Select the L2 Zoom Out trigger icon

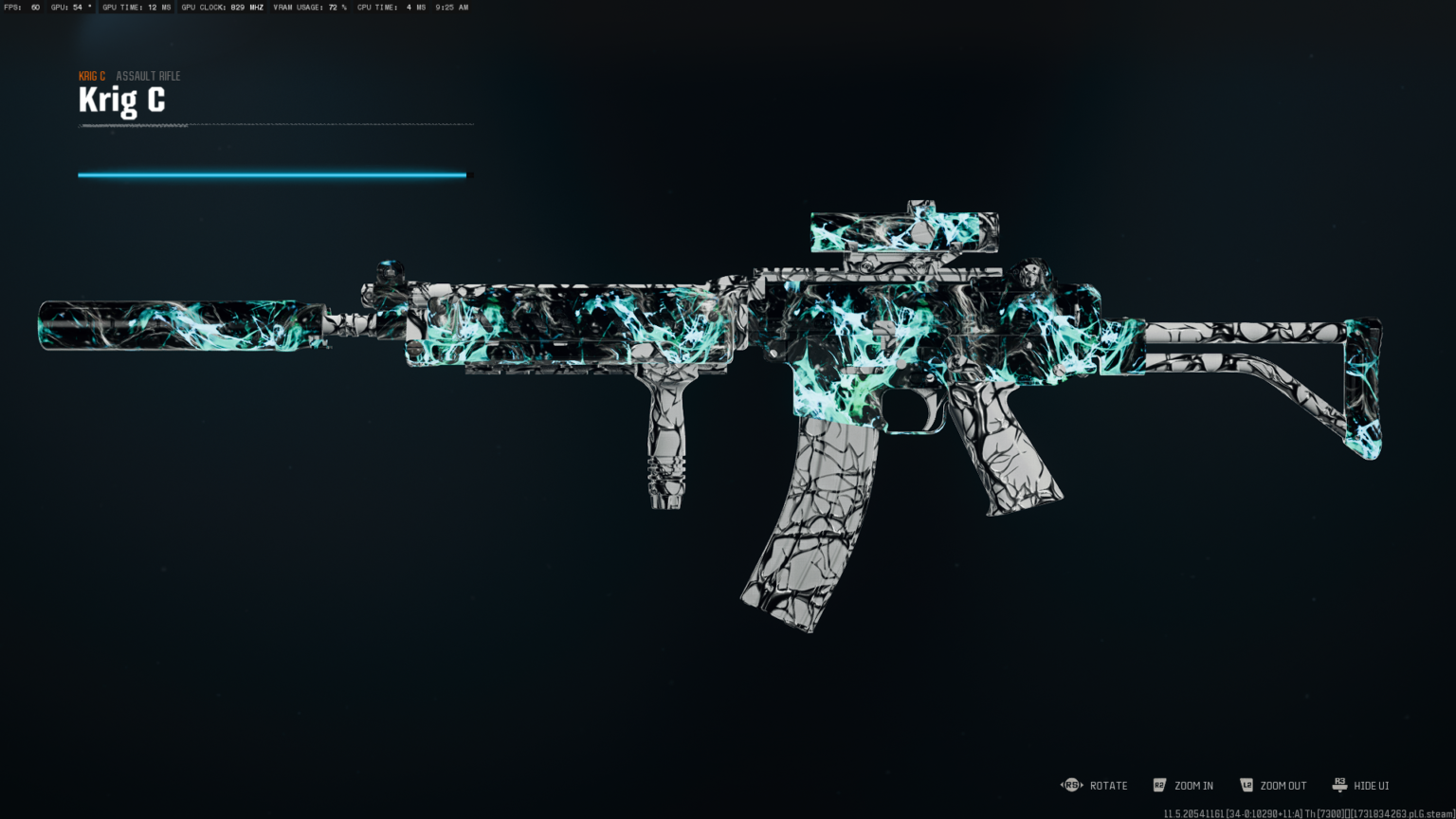[x=1247, y=785]
